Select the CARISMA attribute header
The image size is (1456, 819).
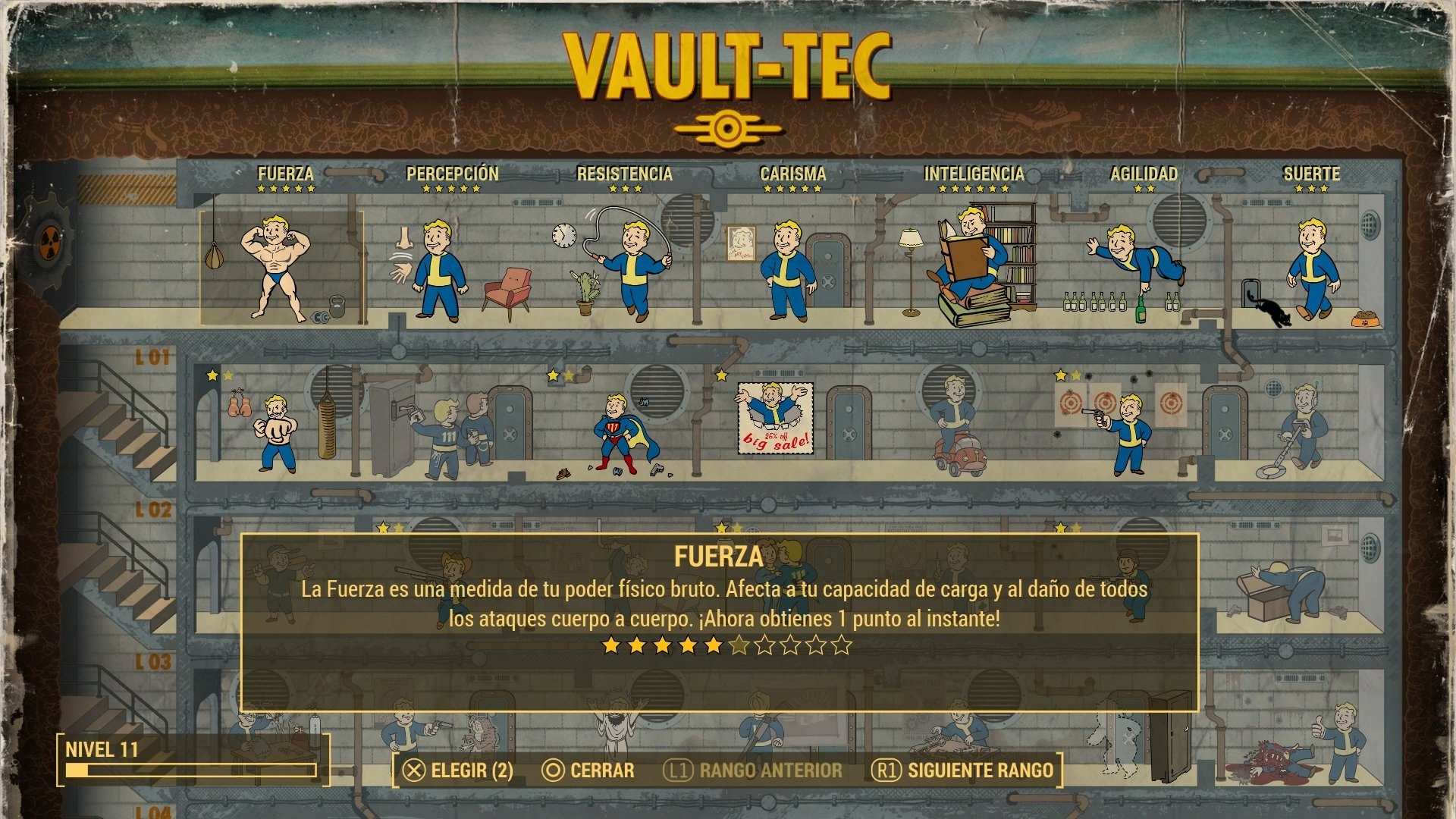tap(793, 174)
